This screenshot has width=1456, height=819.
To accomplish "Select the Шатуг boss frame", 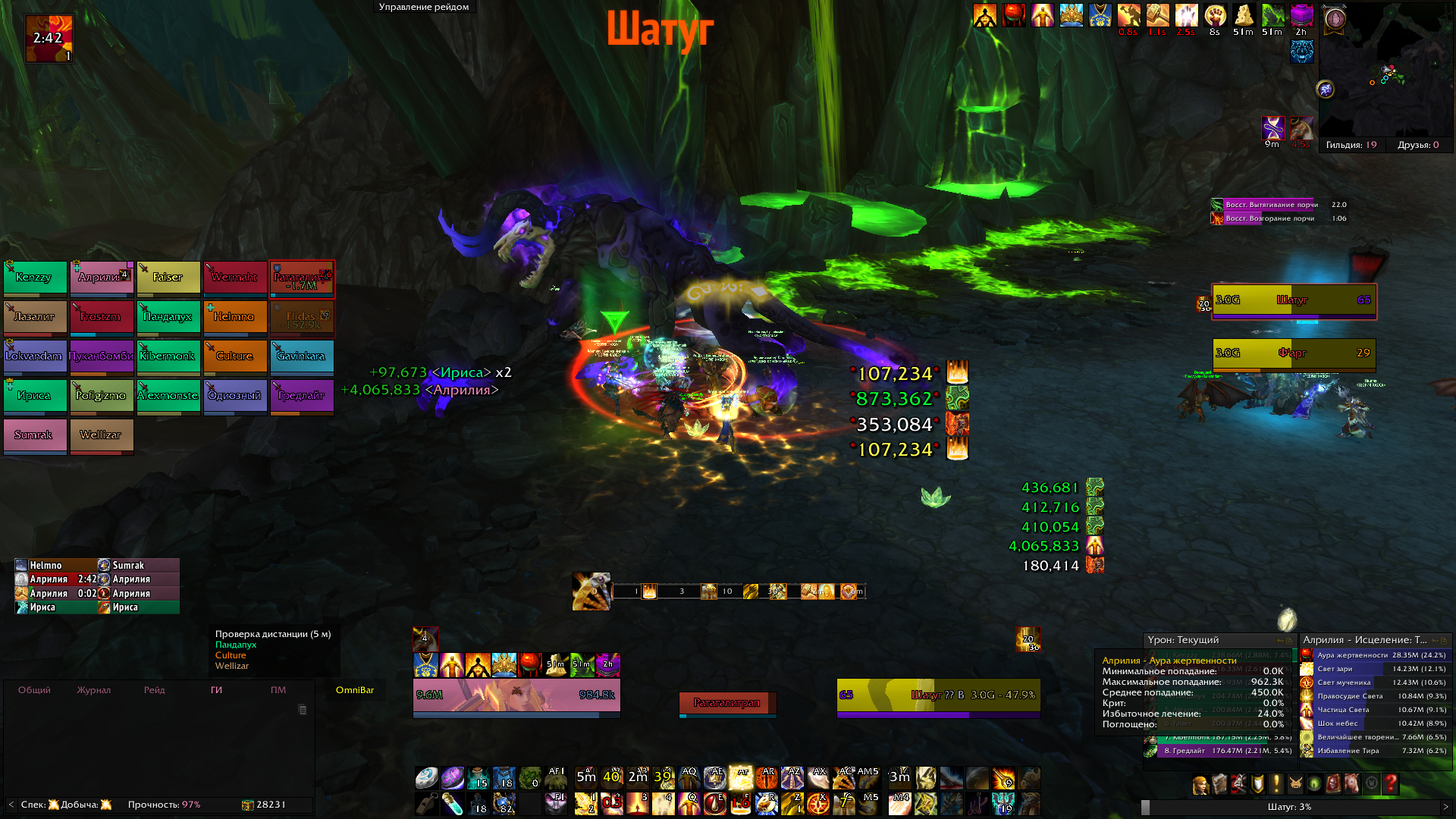I will pyautogui.click(x=1294, y=300).
